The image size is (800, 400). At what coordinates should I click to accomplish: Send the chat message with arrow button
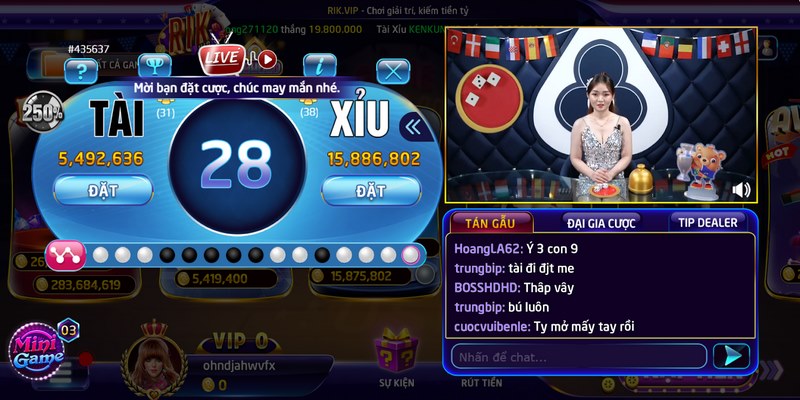point(731,356)
